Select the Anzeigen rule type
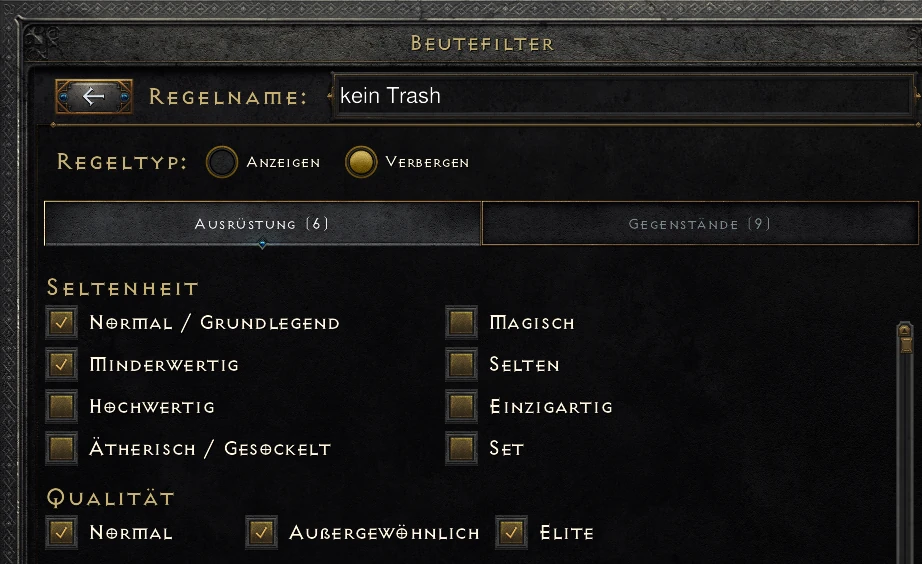This screenshot has width=922, height=564. coord(222,162)
